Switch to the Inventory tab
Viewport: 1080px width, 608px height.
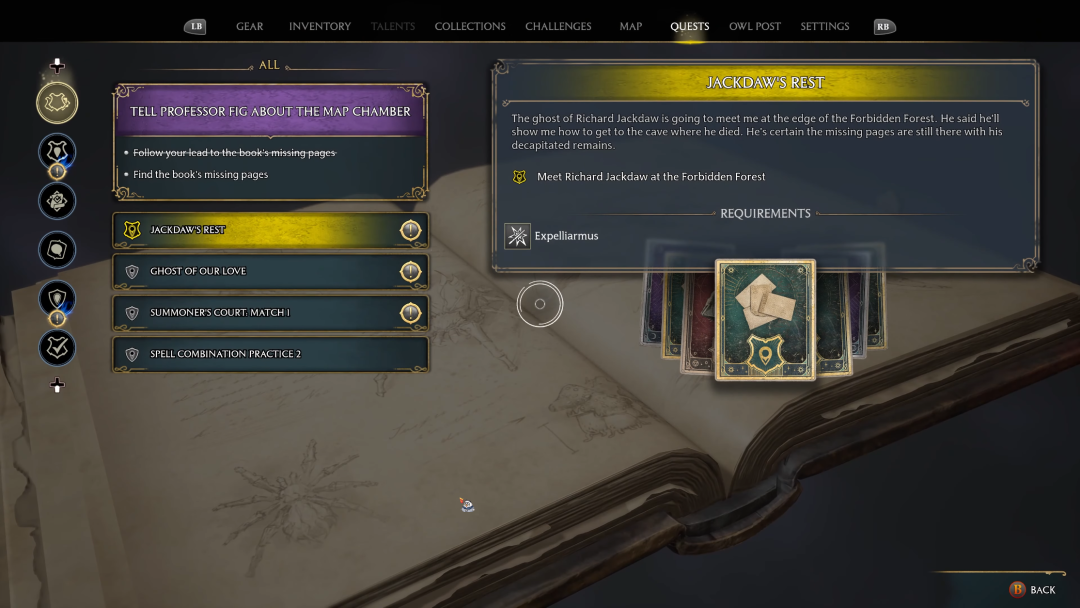pos(319,27)
